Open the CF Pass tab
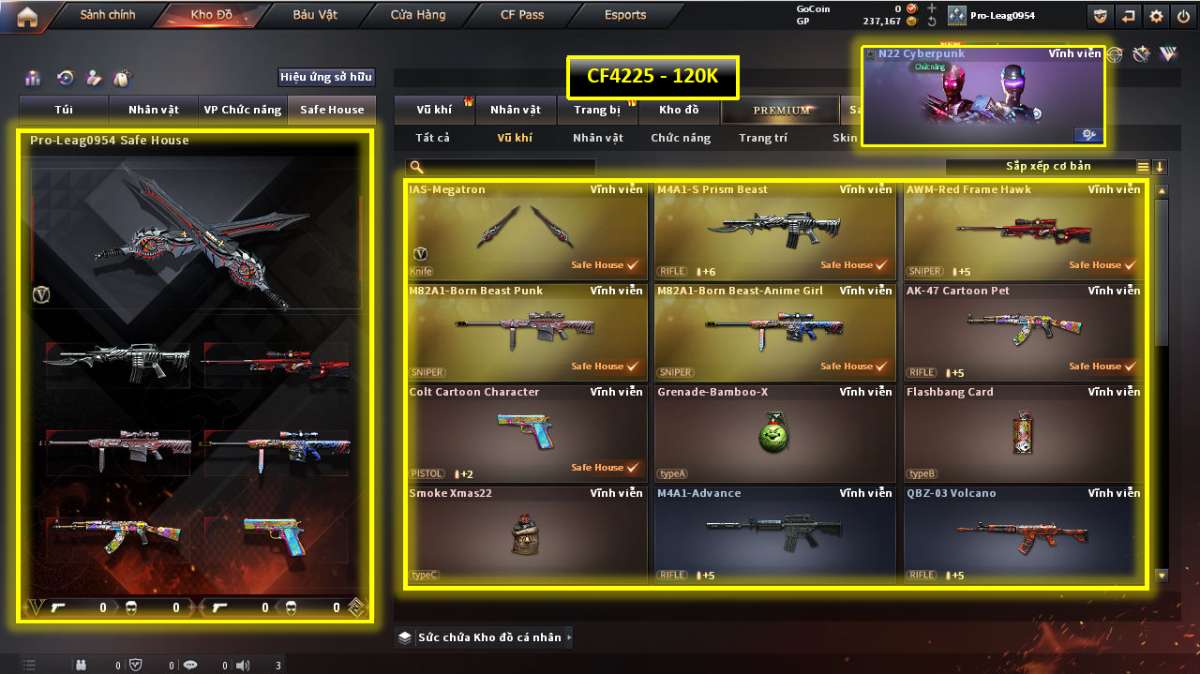The width and height of the screenshot is (1200, 674). 522,16
